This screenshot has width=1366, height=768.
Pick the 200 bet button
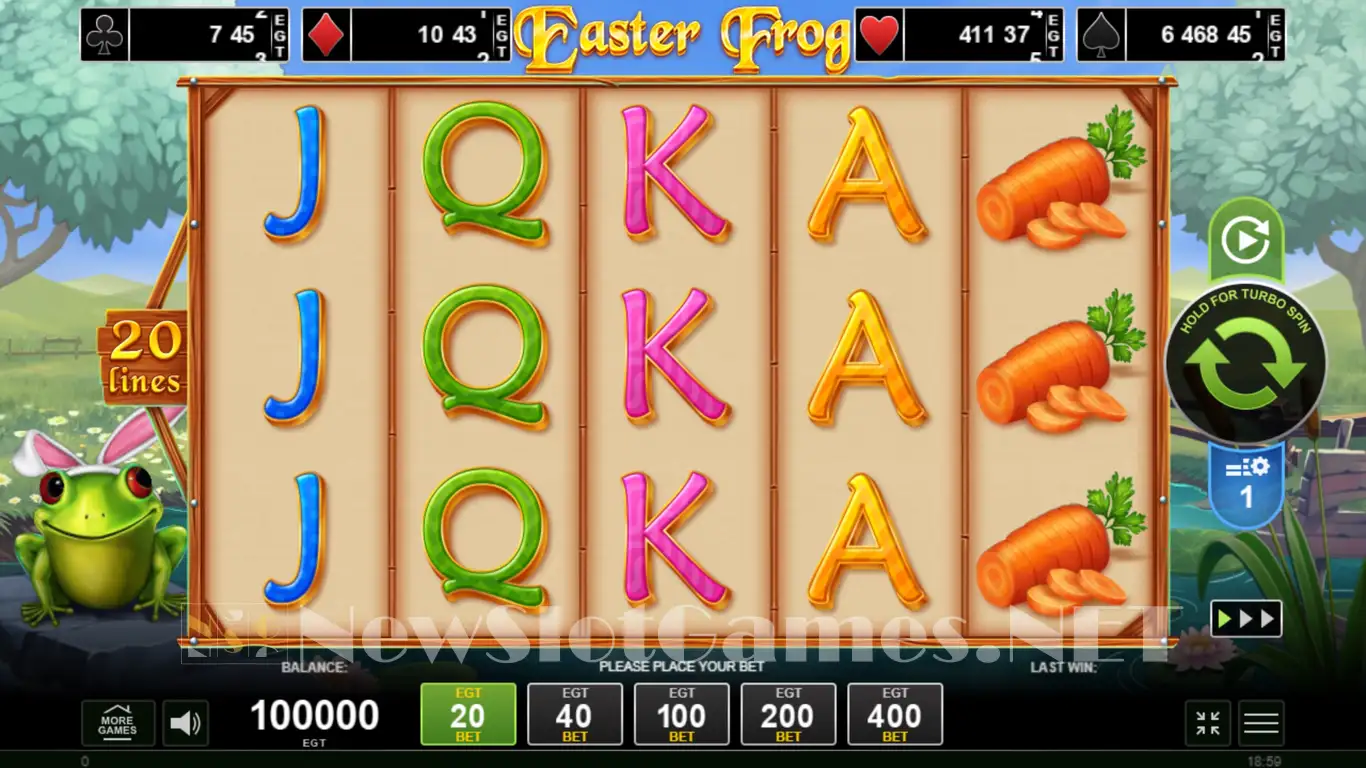click(x=788, y=714)
